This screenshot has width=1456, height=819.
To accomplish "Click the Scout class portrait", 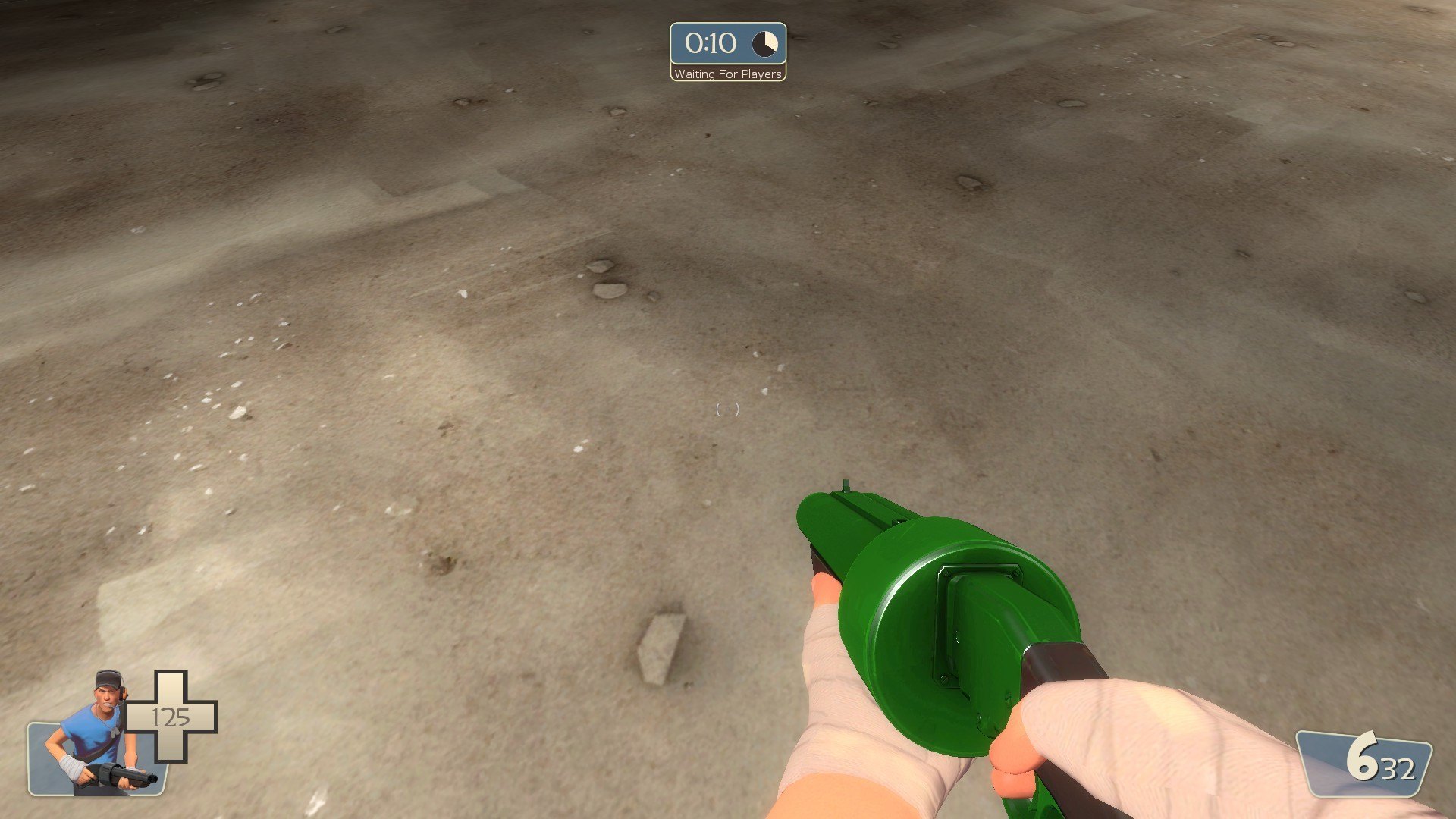I will (x=97, y=736).
